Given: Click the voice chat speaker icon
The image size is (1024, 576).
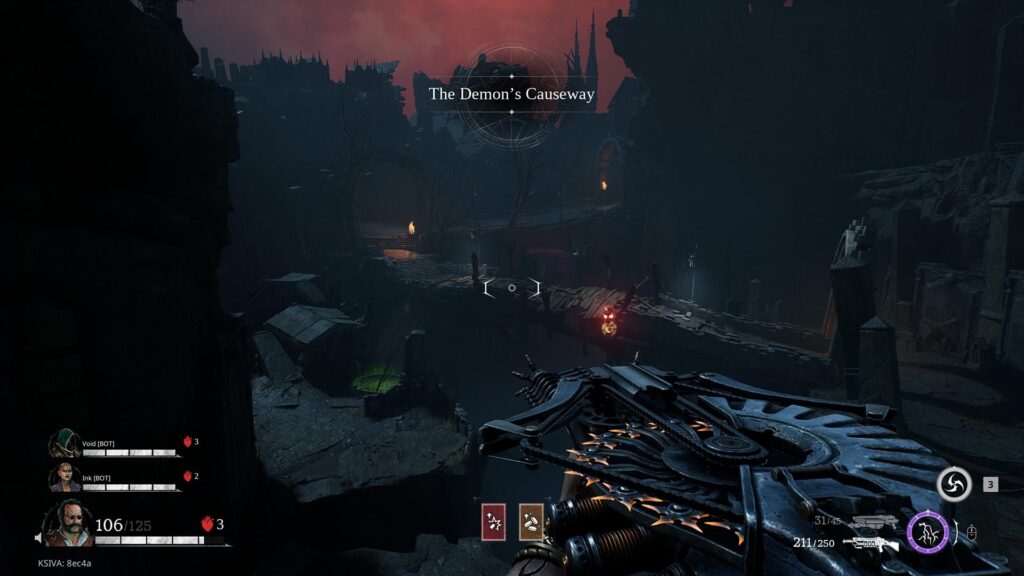Looking at the screenshot, I should [x=39, y=538].
